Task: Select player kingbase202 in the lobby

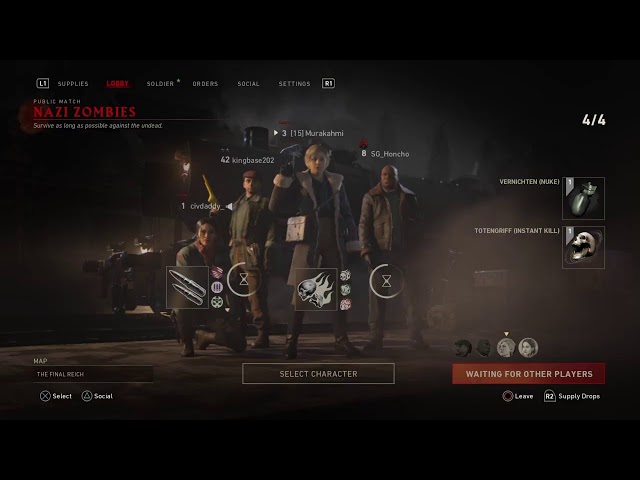Action: 253,160
